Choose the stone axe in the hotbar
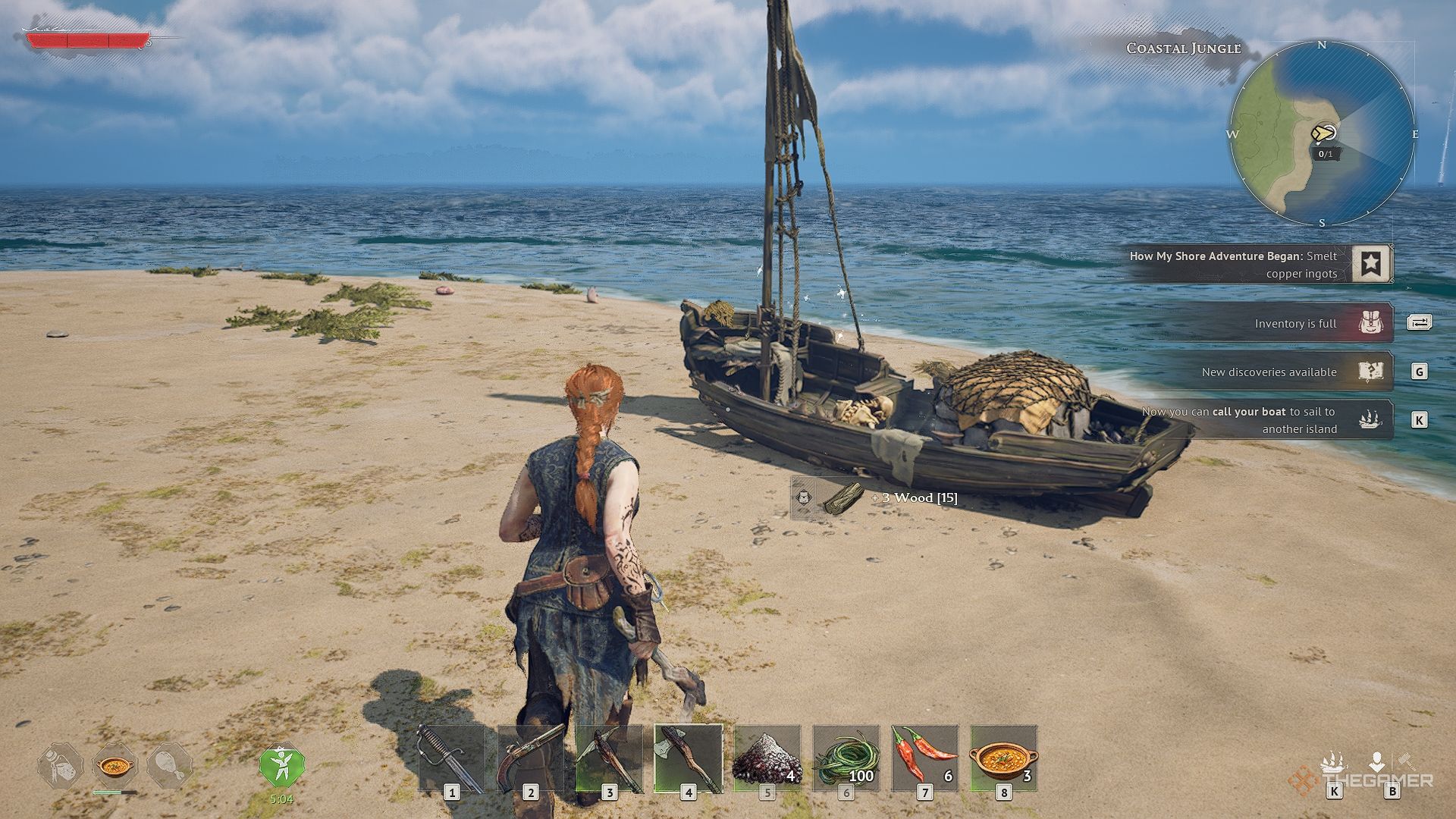 (688, 758)
